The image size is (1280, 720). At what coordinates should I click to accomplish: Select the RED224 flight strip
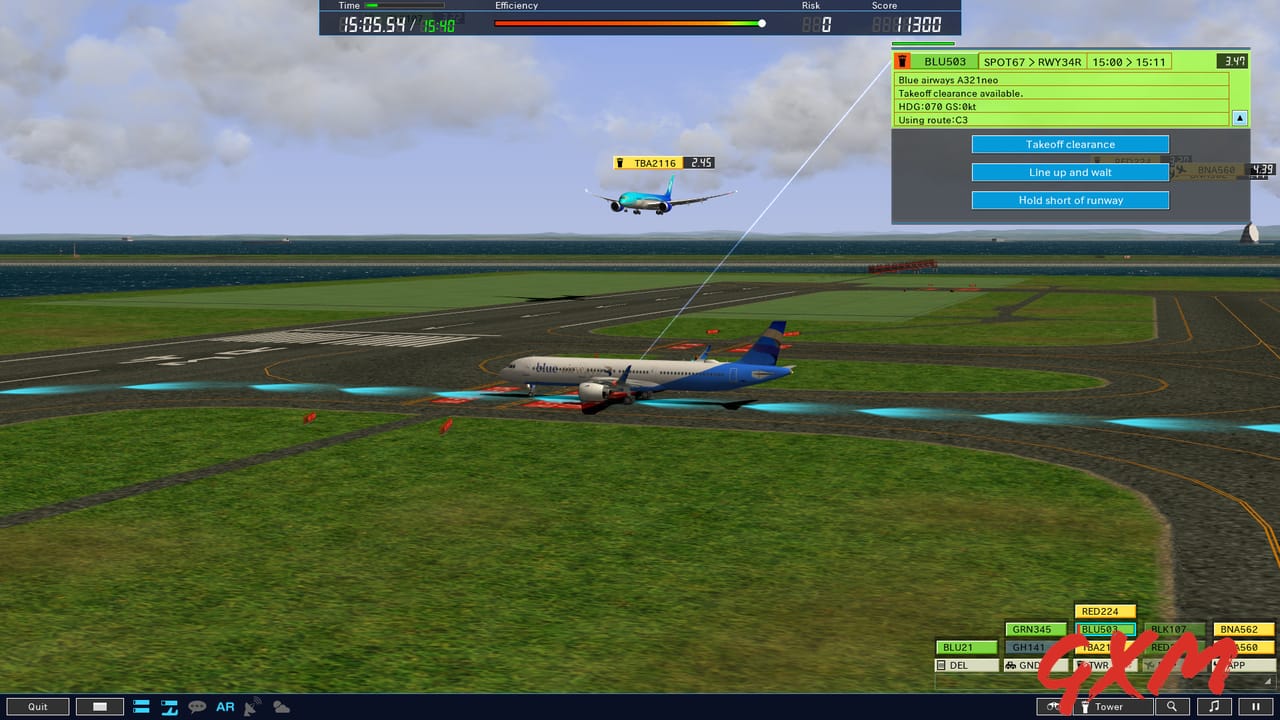click(1104, 611)
